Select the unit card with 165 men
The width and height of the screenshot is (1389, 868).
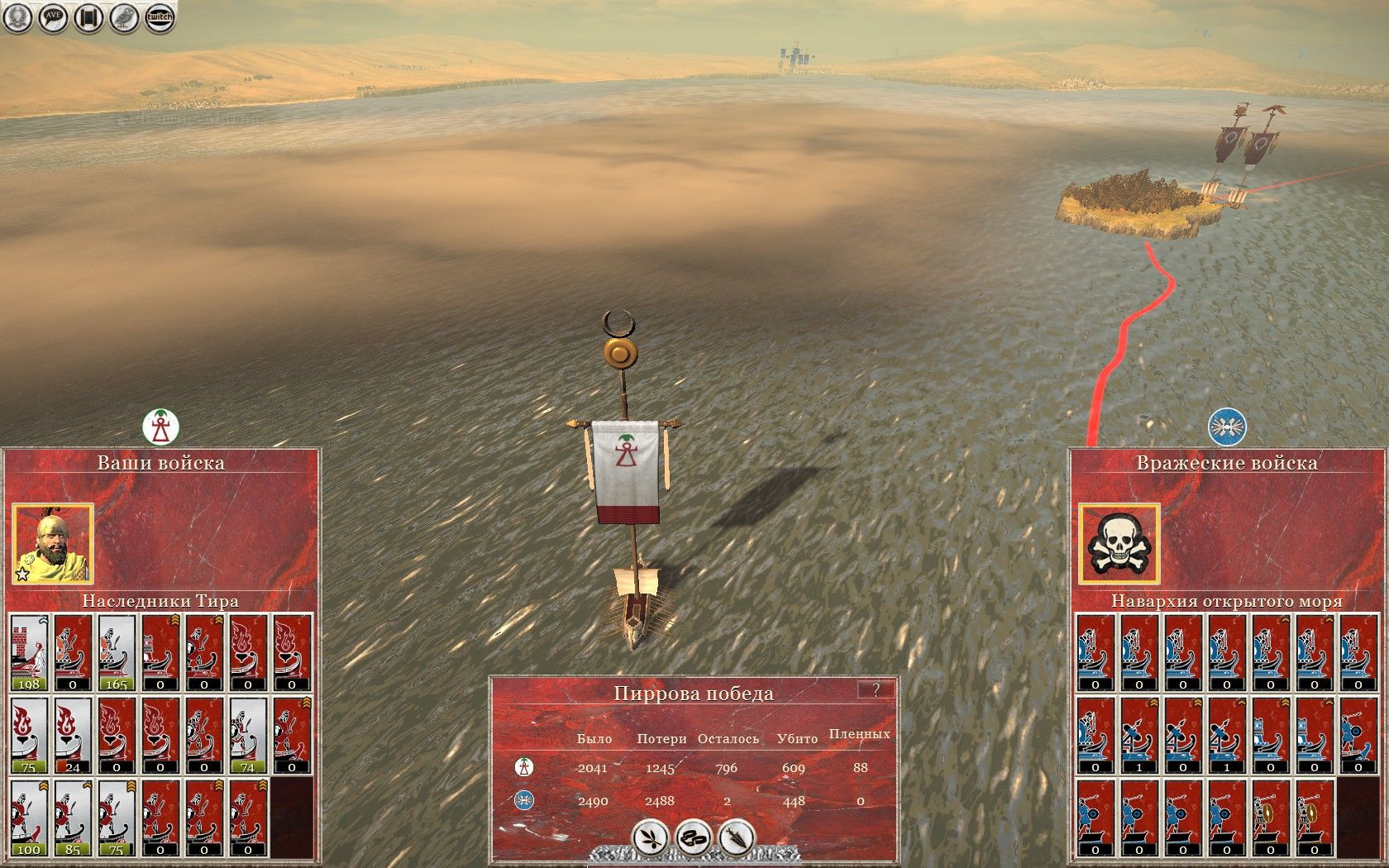117,652
